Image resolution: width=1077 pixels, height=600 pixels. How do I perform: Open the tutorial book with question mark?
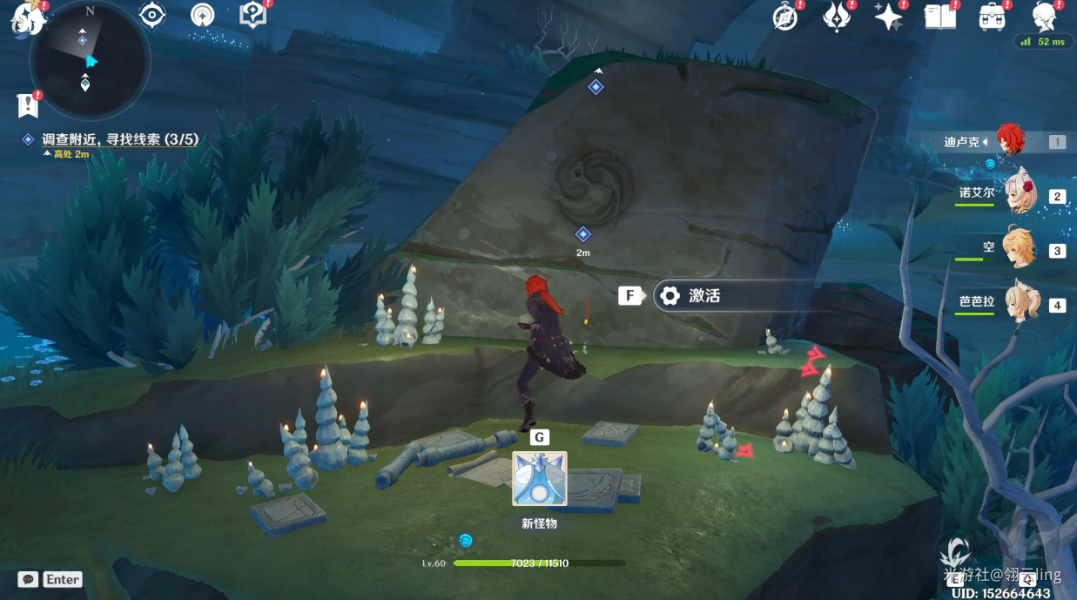point(252,15)
